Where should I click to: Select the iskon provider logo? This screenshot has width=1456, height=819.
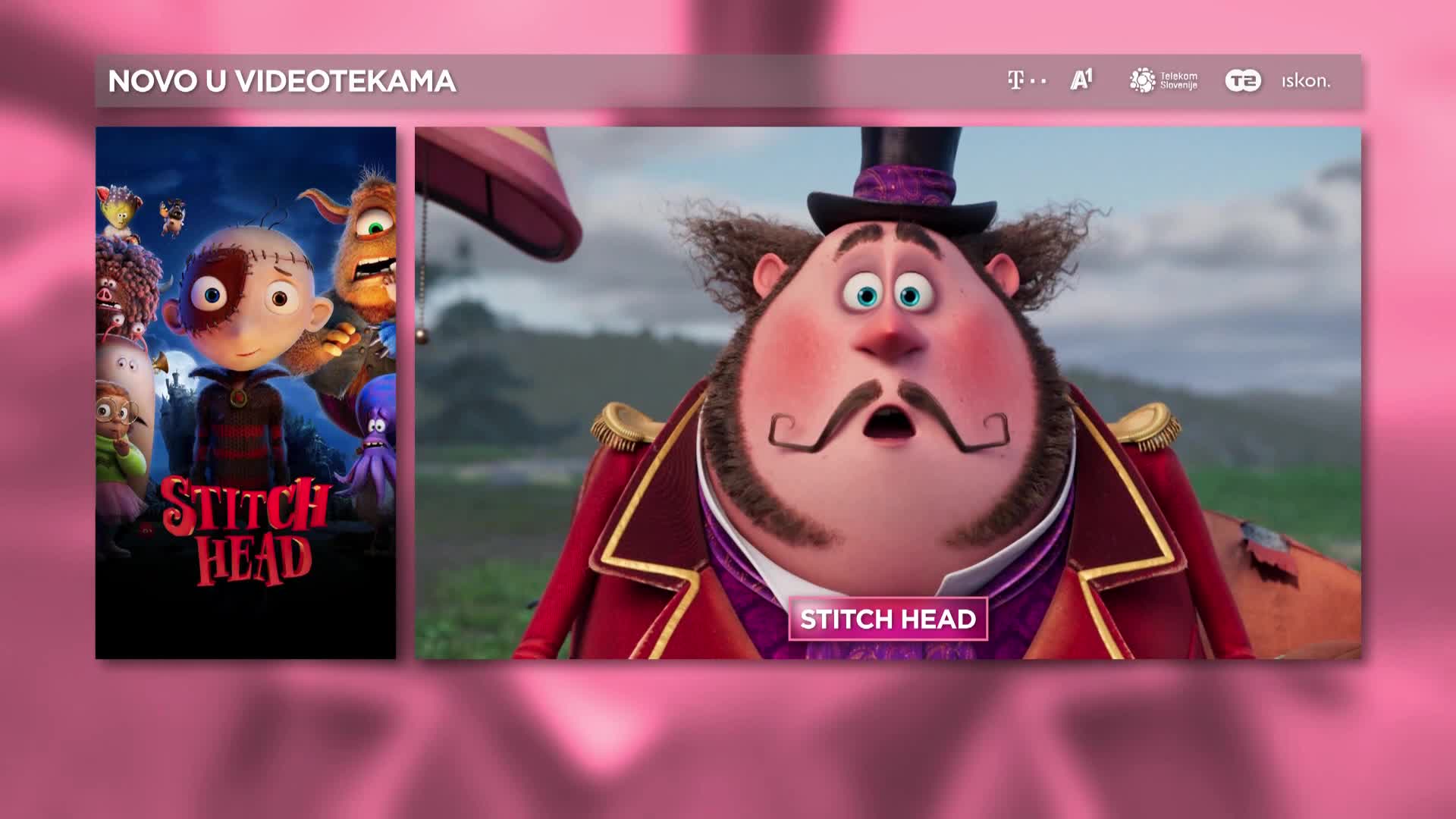pos(1306,81)
